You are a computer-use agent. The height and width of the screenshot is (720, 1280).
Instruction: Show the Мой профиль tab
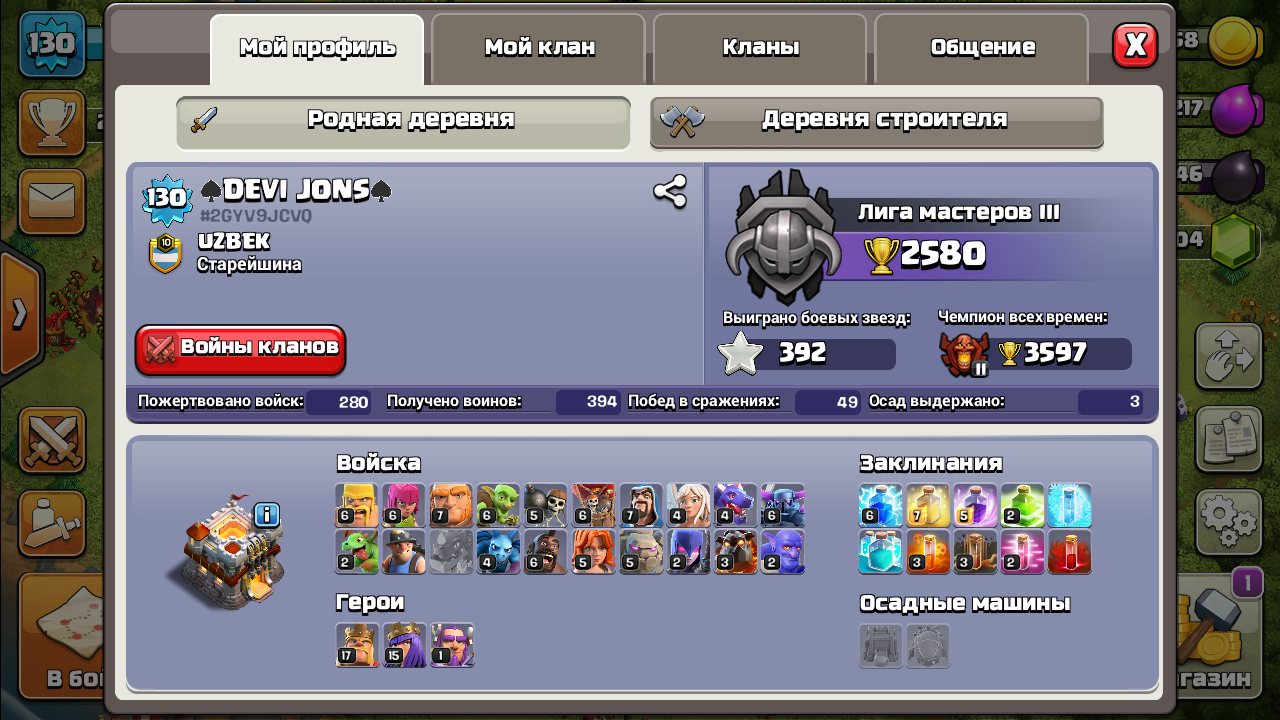click(x=317, y=48)
